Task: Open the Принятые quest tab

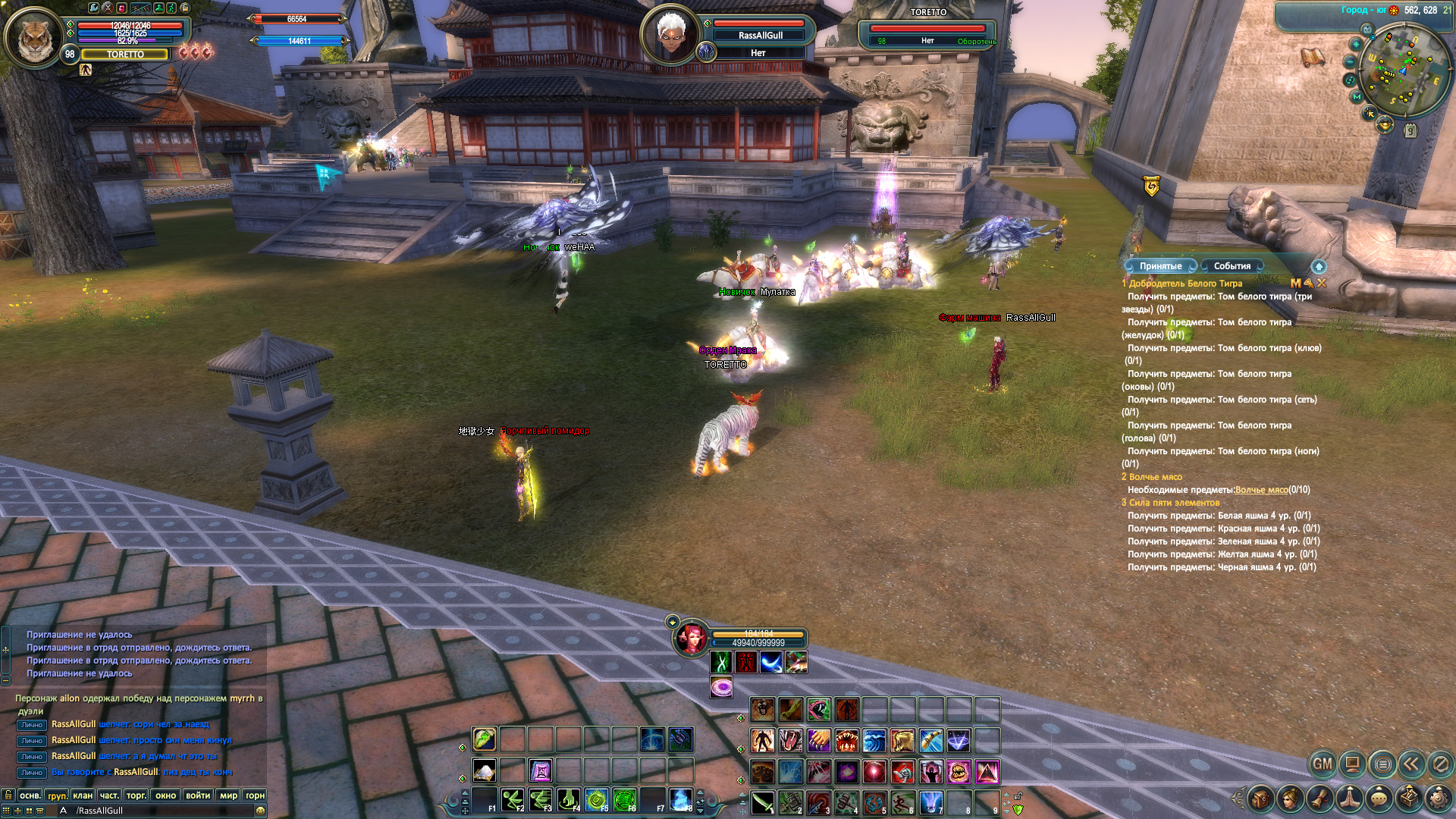Action: click(x=1160, y=266)
